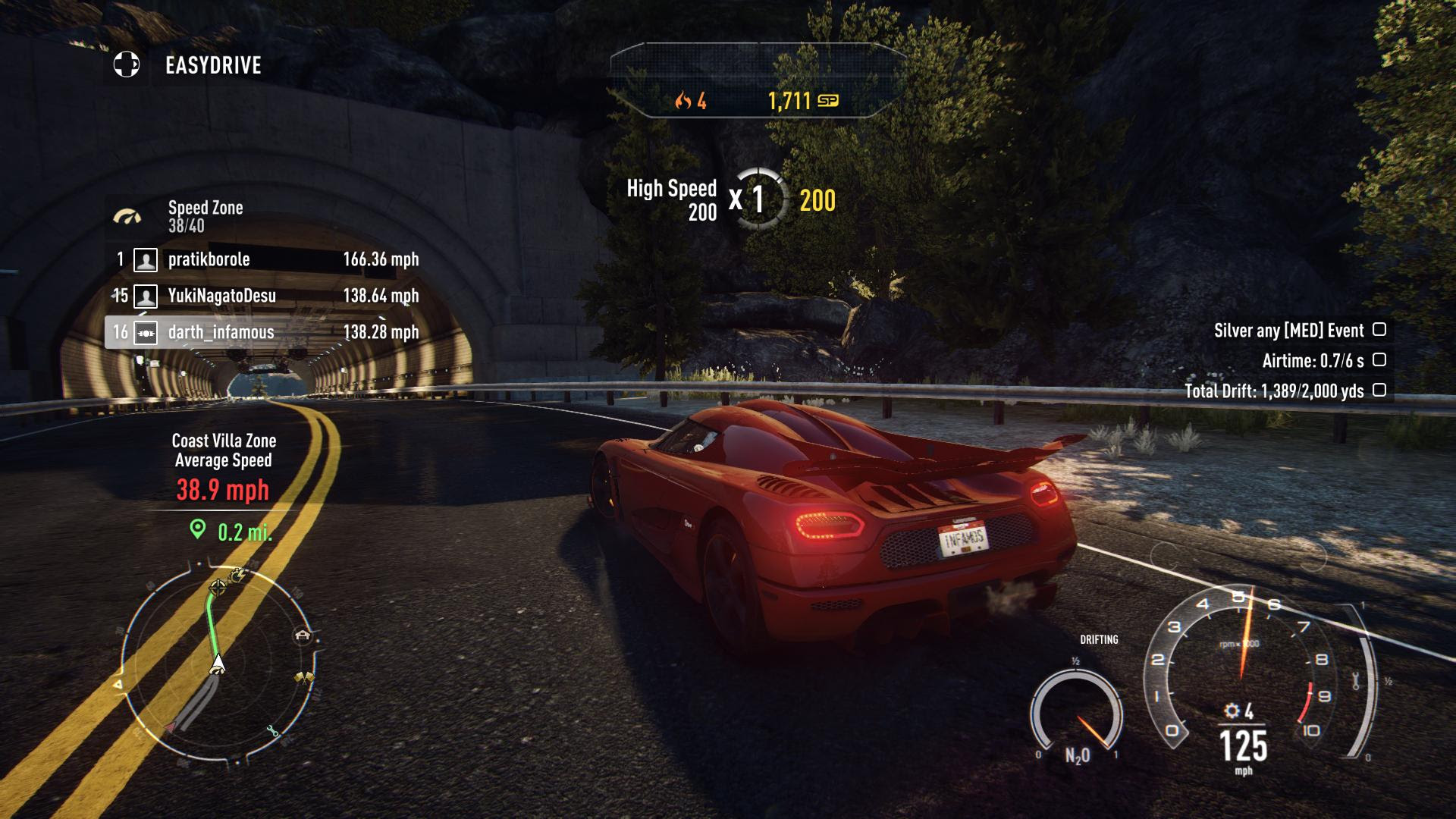The width and height of the screenshot is (1456, 819).
Task: Choose the highlighted darth_infamous leaderboard row
Action: [265, 332]
